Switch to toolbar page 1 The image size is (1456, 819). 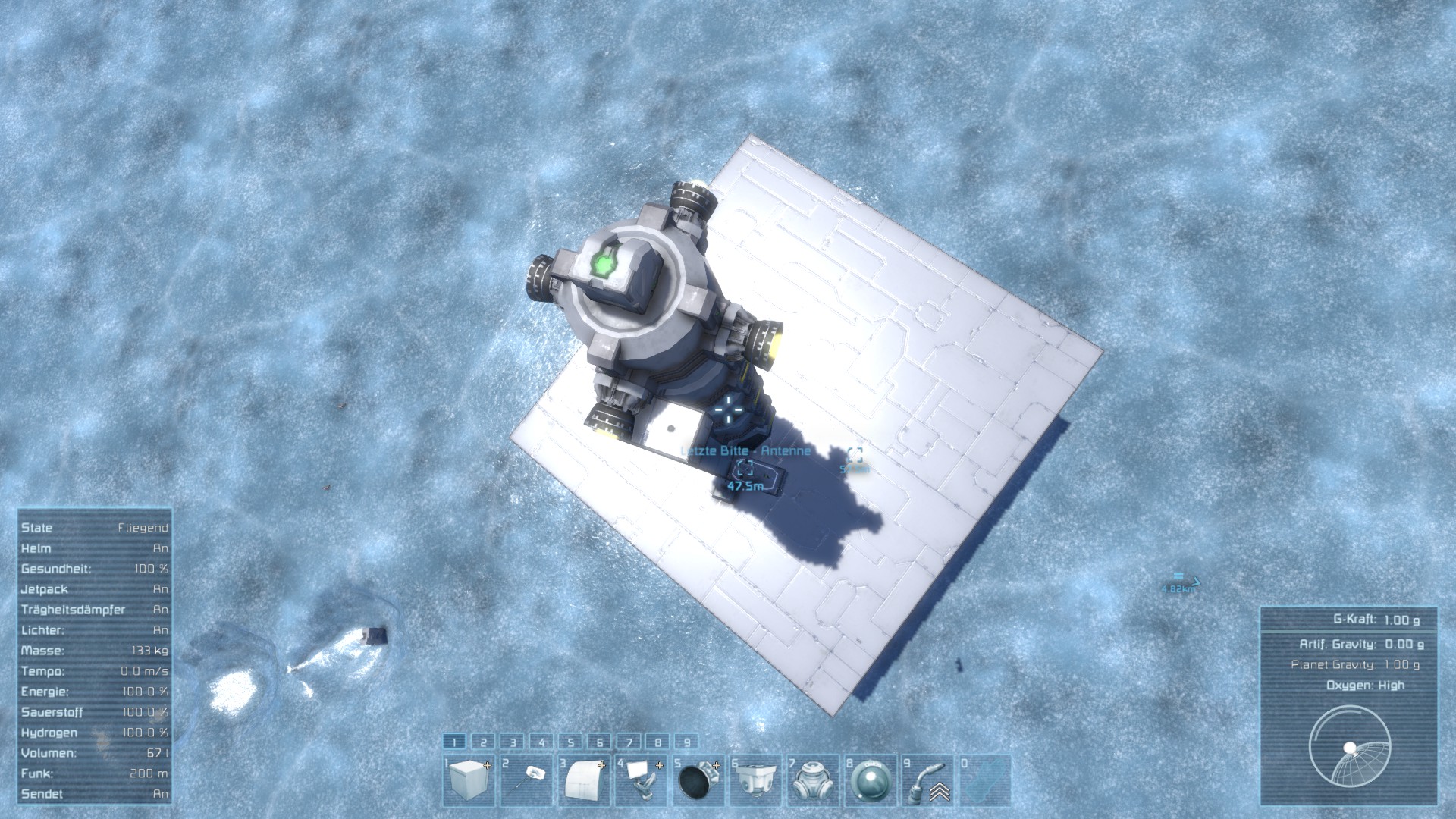pyautogui.click(x=454, y=742)
